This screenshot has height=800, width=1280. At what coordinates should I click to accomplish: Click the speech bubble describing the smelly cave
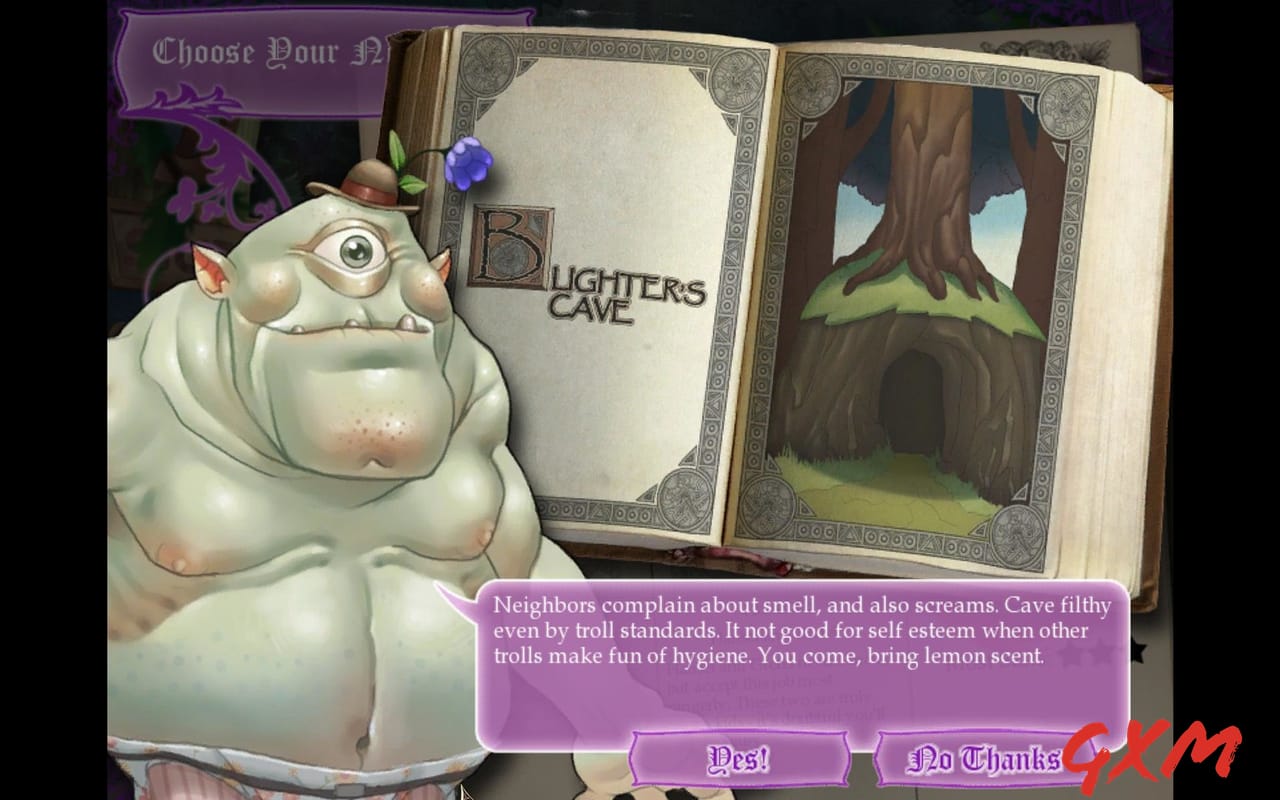(x=800, y=630)
